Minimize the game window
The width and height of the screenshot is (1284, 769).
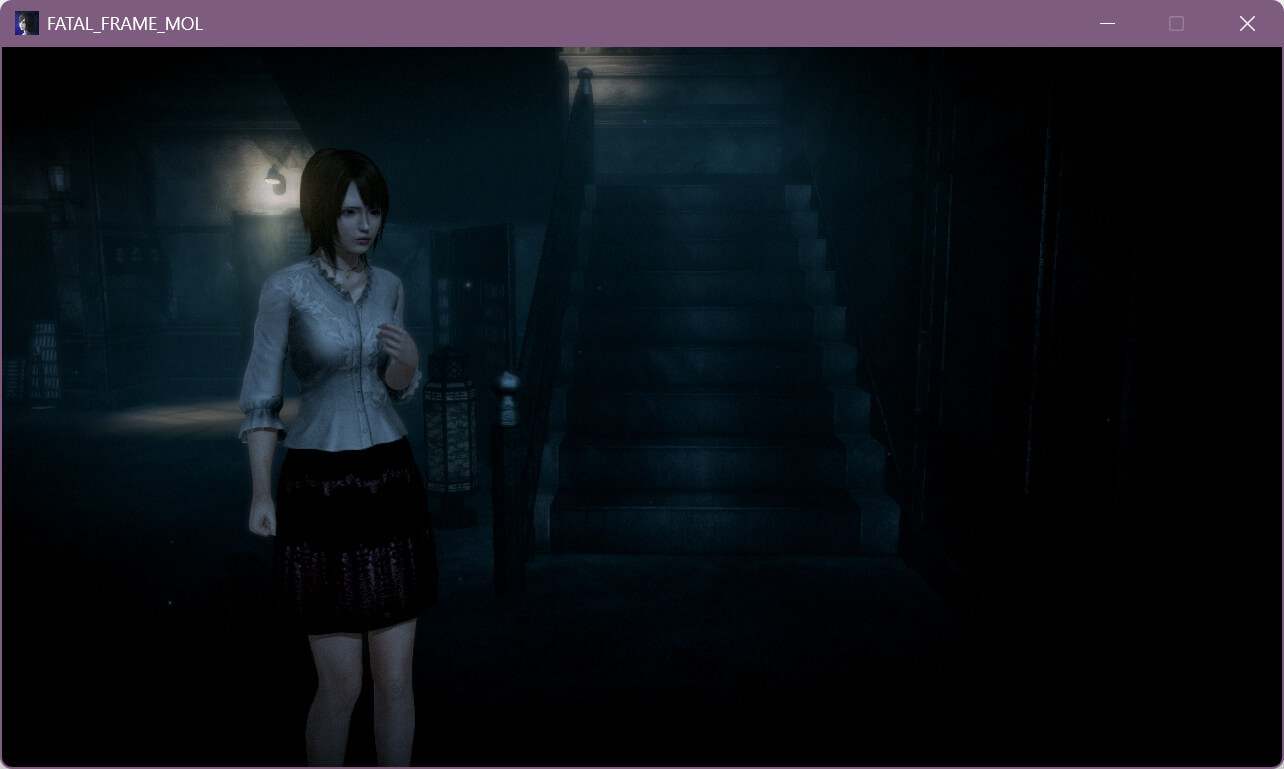pos(1107,24)
